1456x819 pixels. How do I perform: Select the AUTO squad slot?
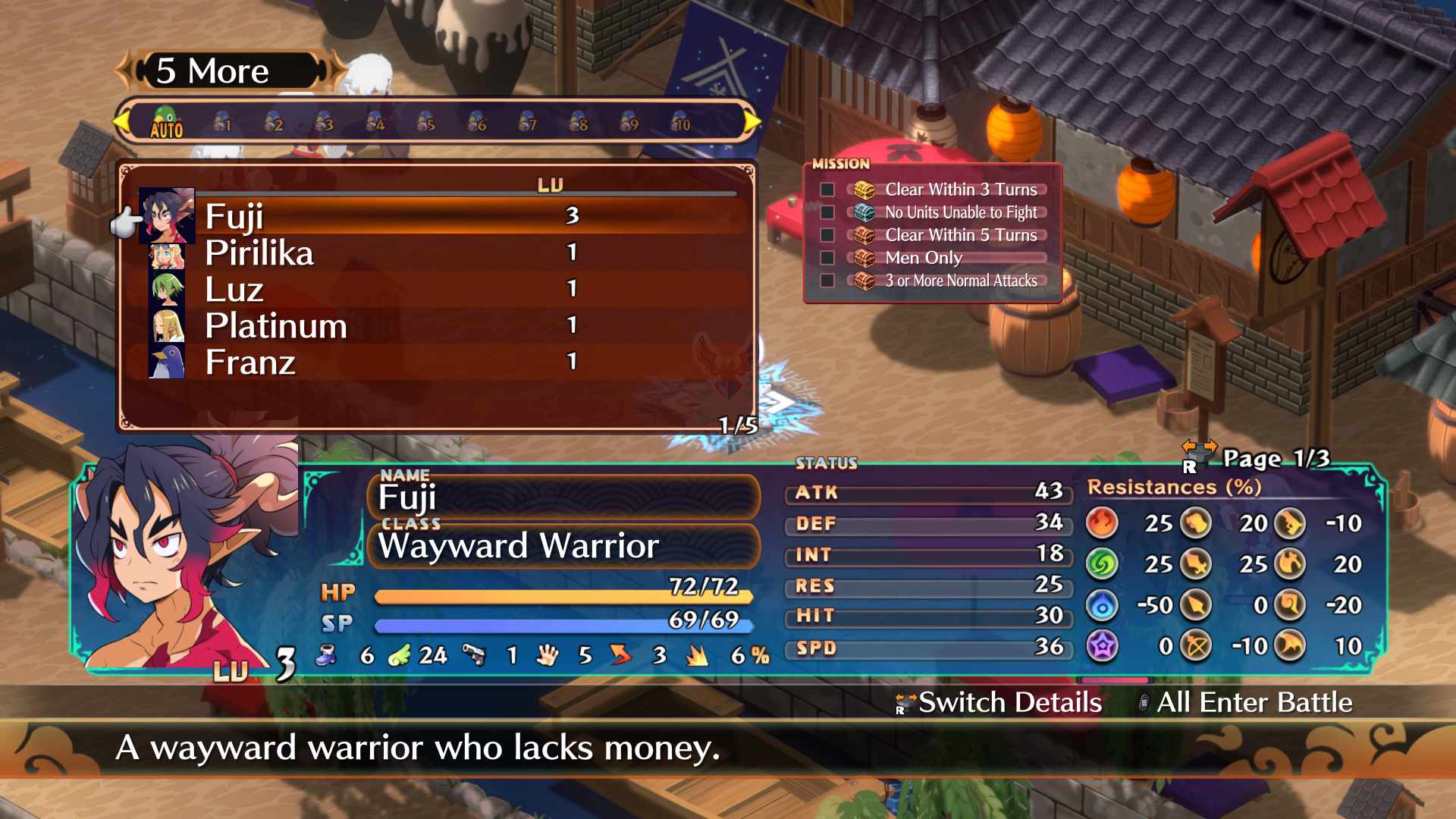coord(166,123)
